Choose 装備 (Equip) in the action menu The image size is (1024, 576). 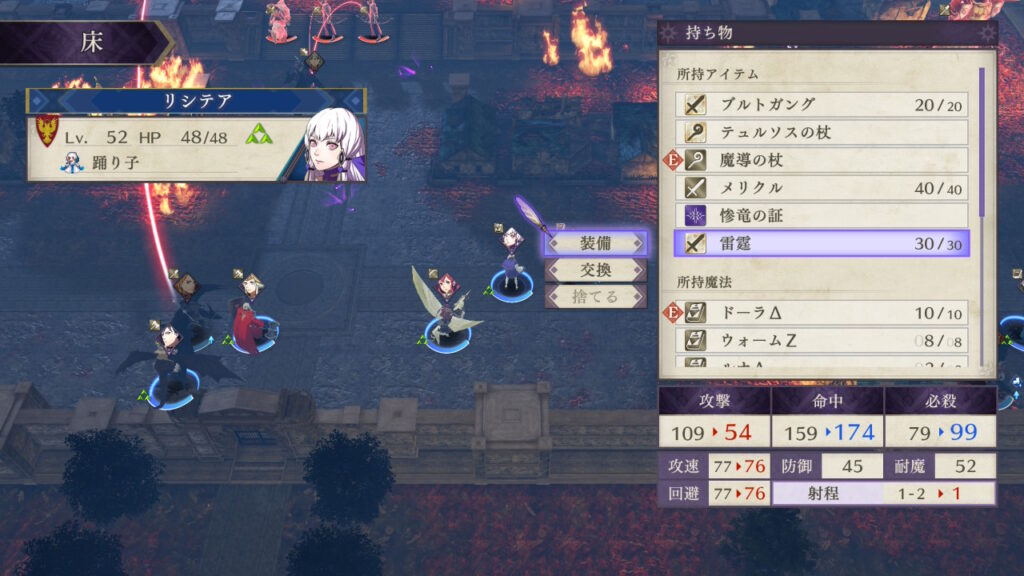tap(596, 243)
